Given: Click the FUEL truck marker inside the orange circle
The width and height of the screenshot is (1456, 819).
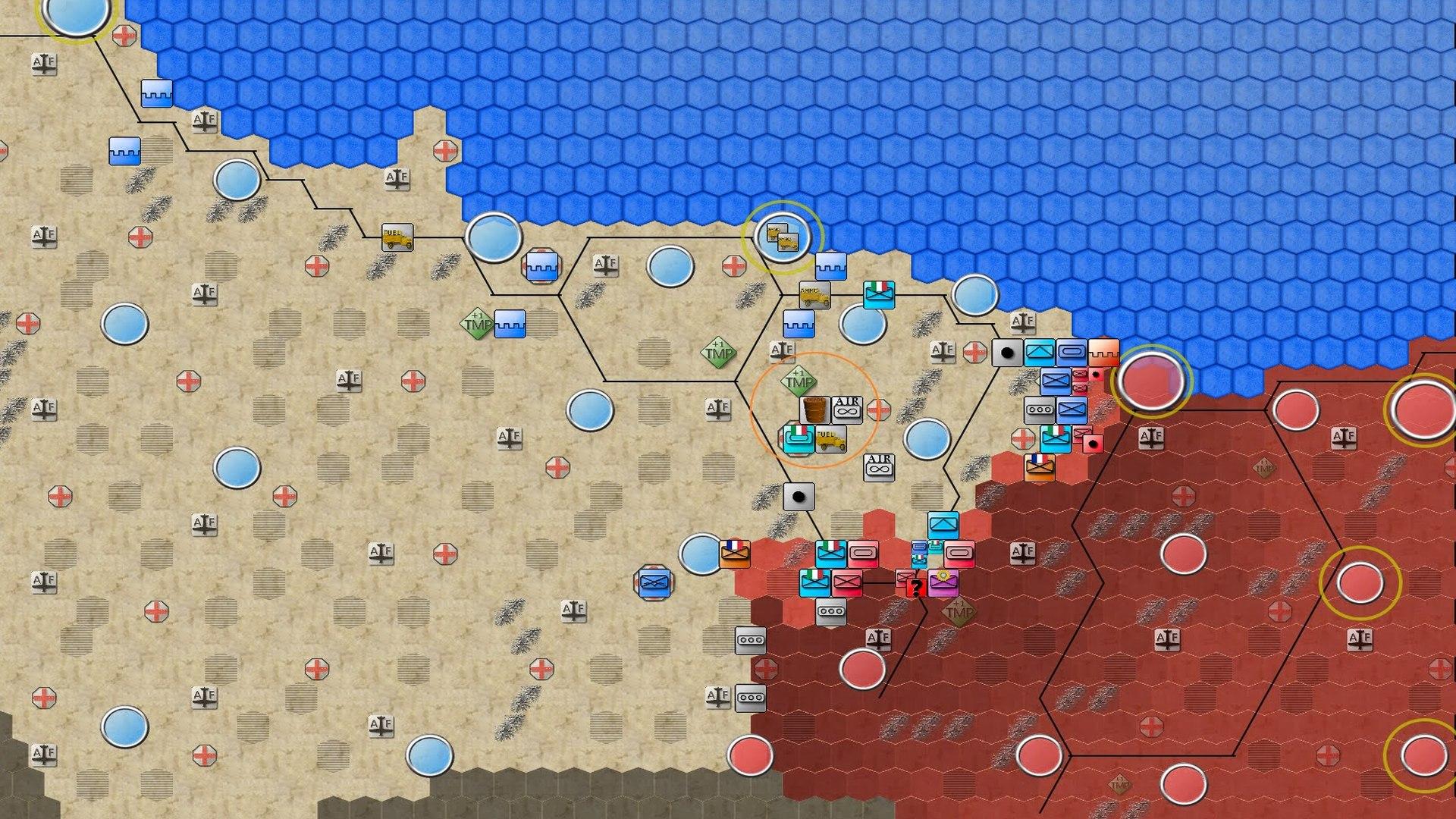Looking at the screenshot, I should click(x=830, y=438).
